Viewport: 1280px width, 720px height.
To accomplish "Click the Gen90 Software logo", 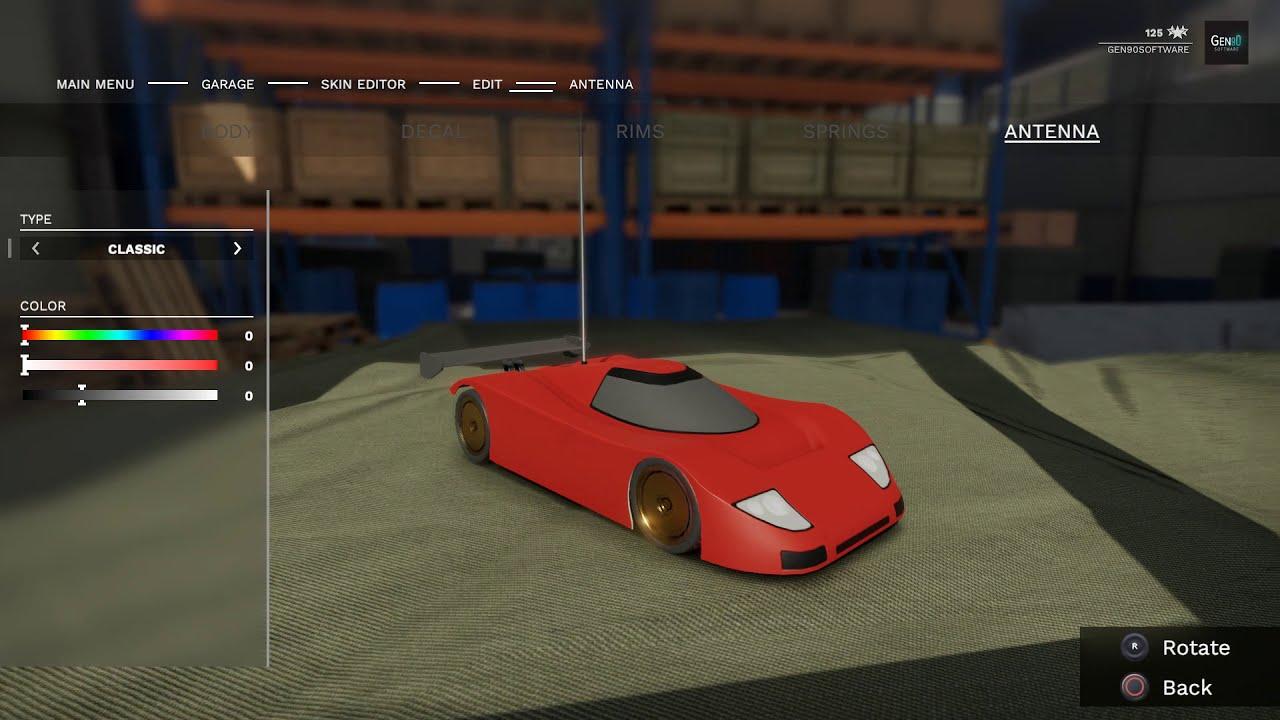I will tap(1227, 42).
